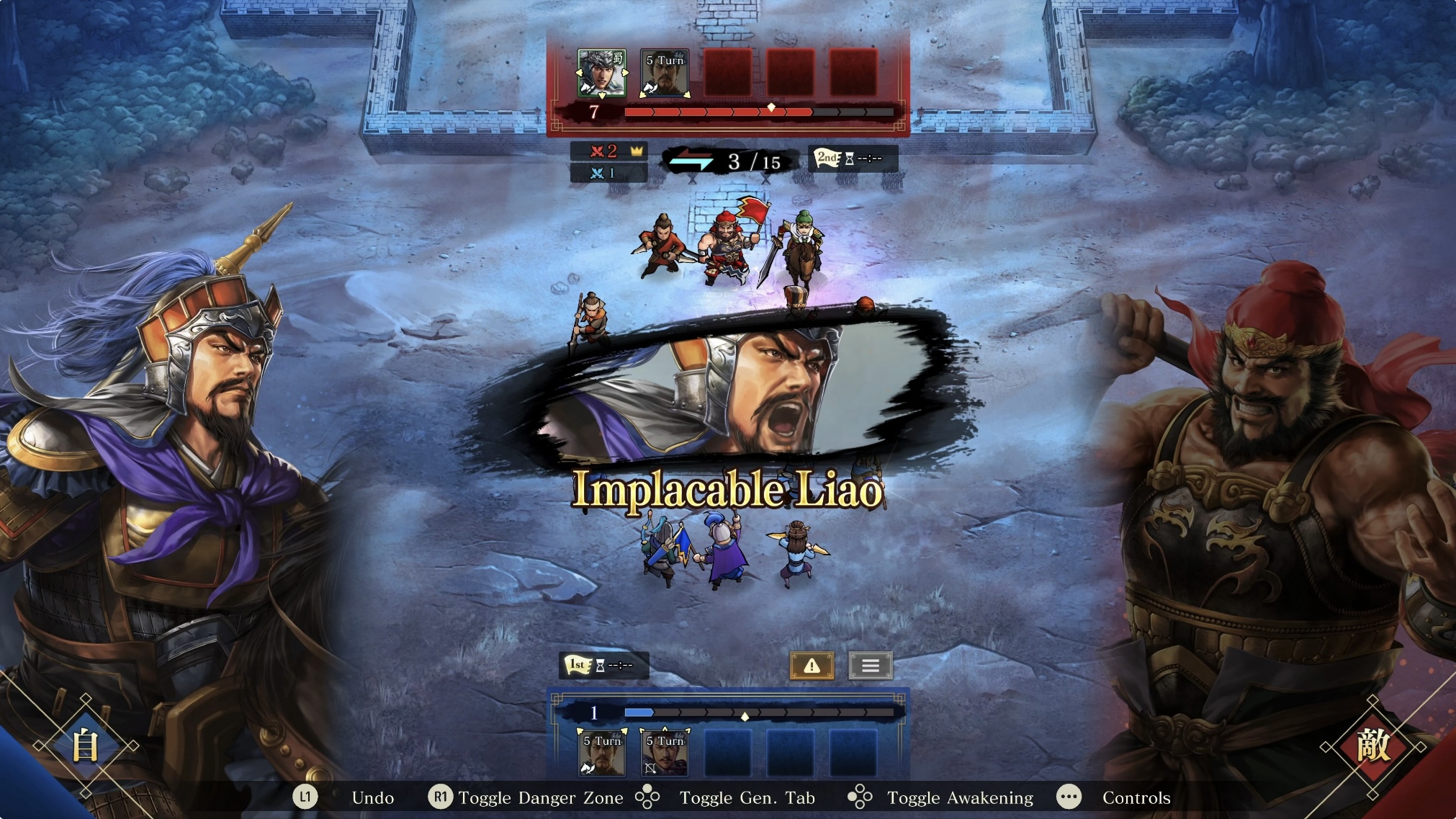Toggle the Awakening display
Screen dimensions: 1456x819
(961, 798)
